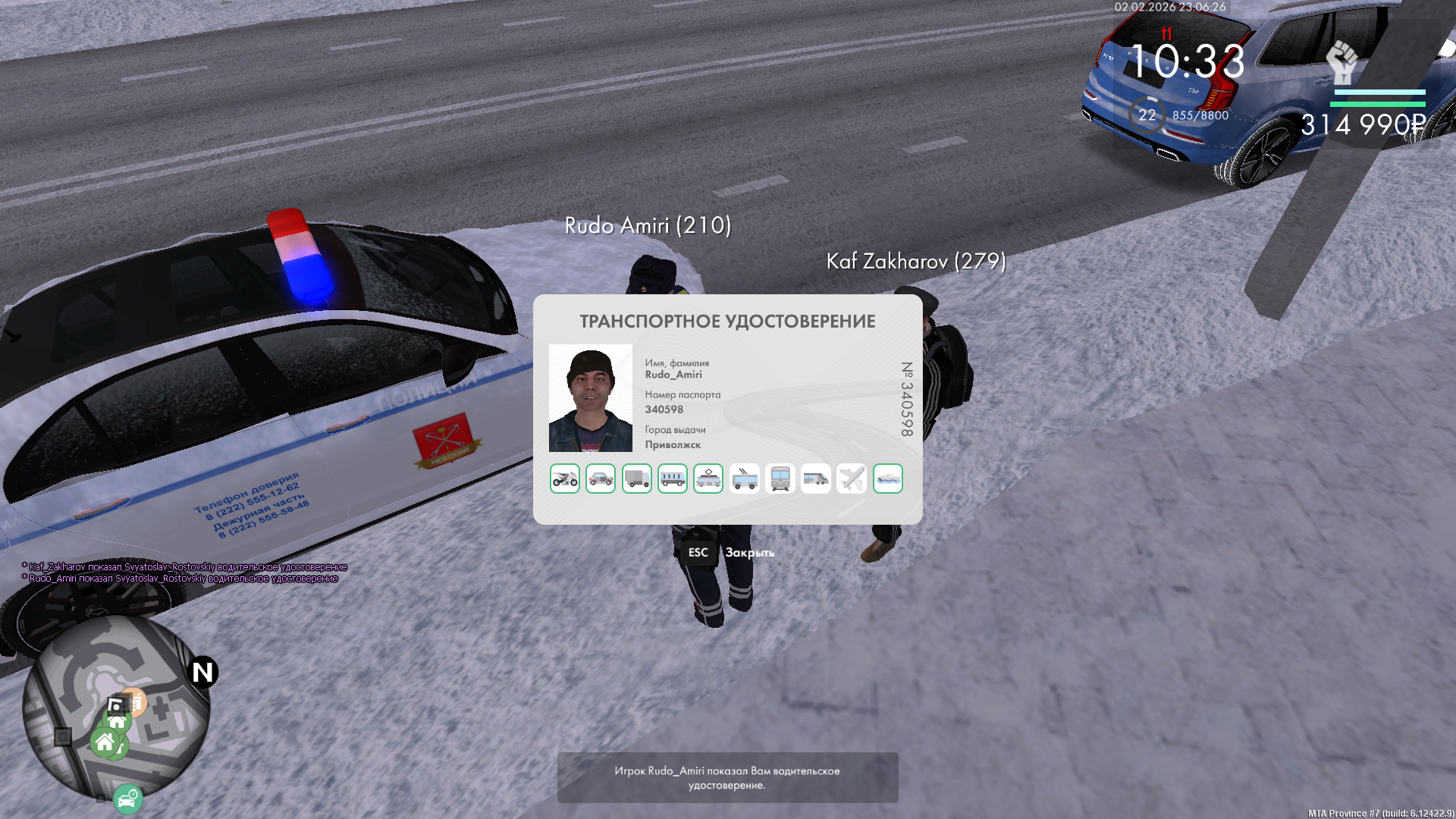The height and width of the screenshot is (819, 1456).
Task: Select the high-speed train license icon
Action: [816, 479]
